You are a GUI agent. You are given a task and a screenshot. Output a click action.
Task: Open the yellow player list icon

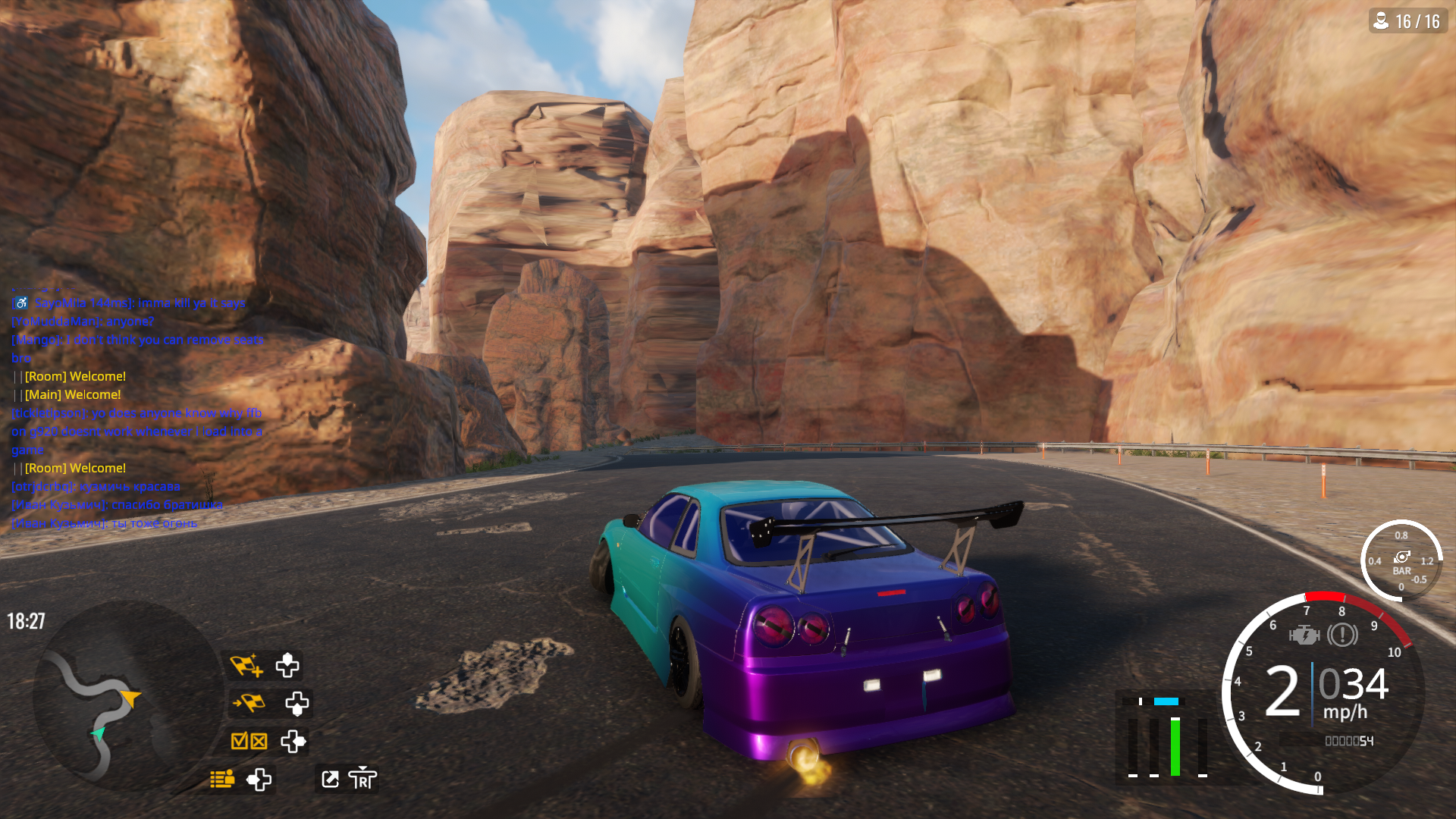coord(222,779)
